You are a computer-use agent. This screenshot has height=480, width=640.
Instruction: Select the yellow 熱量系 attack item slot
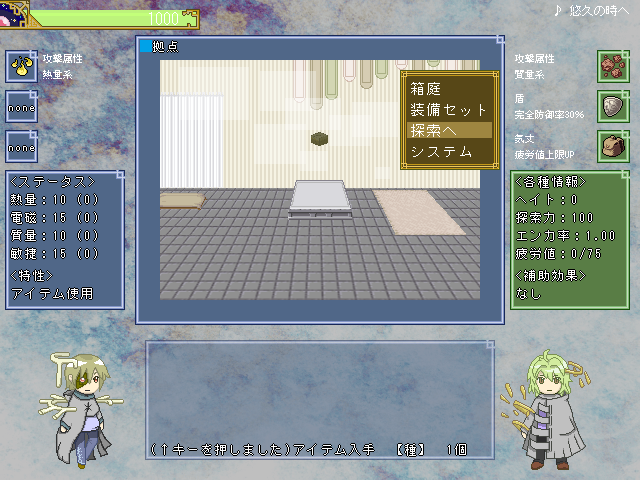point(21,66)
